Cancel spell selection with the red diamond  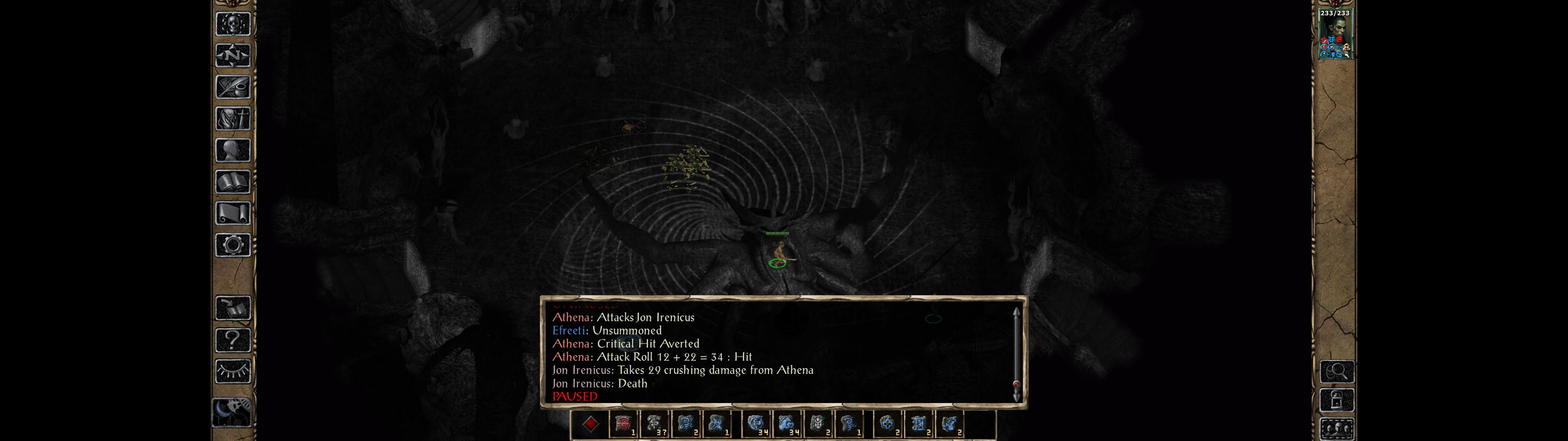tap(590, 424)
